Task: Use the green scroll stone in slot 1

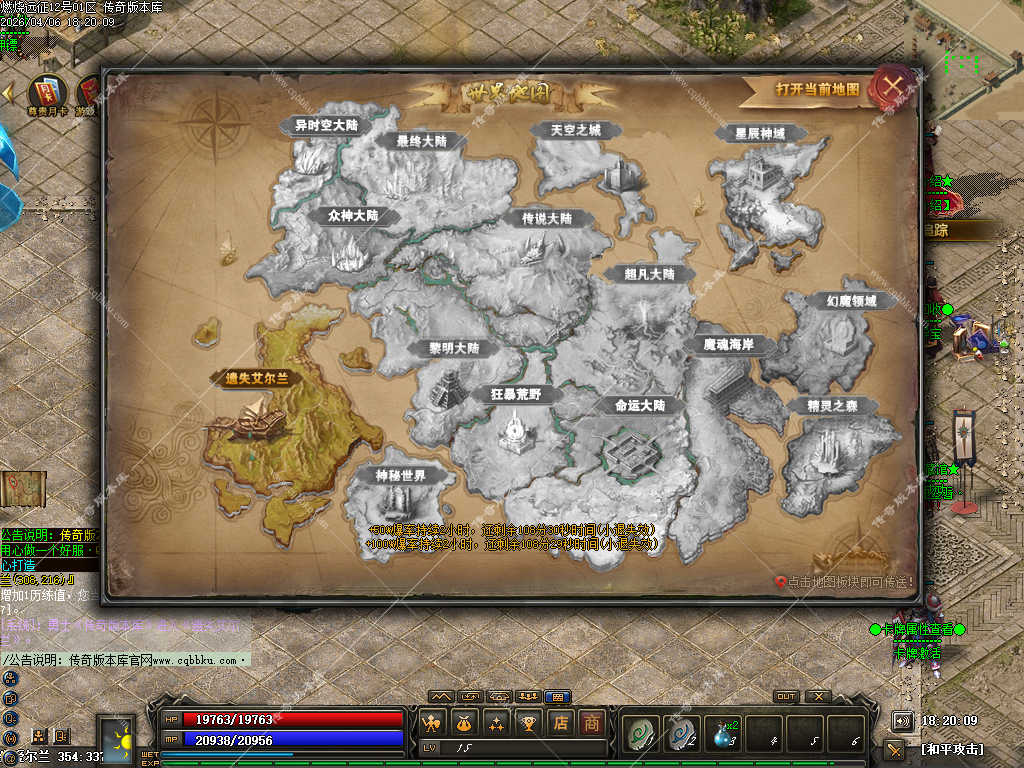Action: [638, 733]
